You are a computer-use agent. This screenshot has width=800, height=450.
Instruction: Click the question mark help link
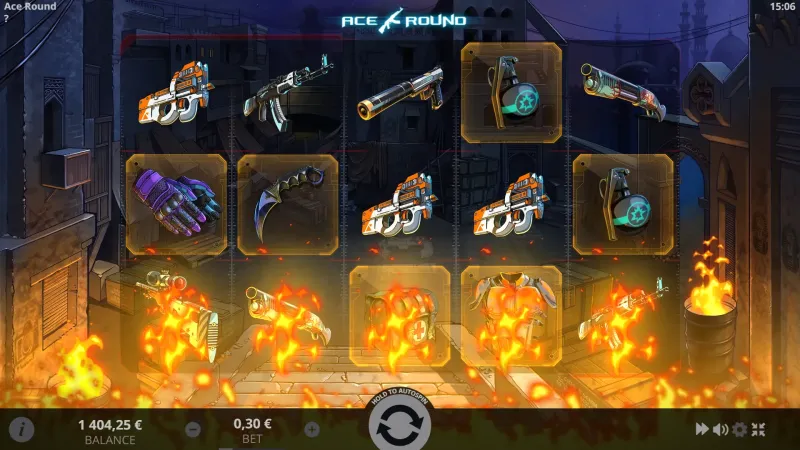click(x=6, y=18)
